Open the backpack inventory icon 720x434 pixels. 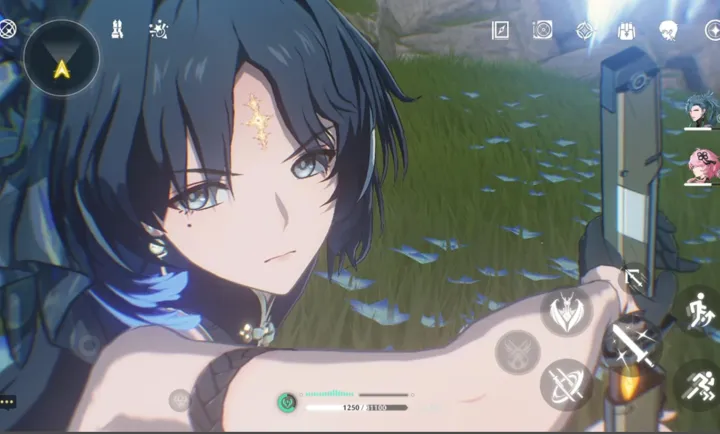pos(627,30)
